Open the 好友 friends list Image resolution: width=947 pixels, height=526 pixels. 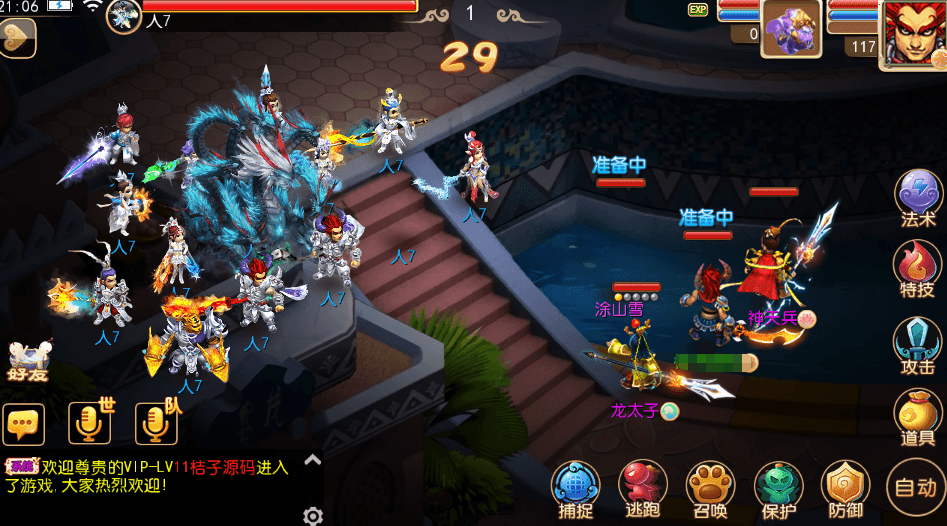[x=30, y=360]
